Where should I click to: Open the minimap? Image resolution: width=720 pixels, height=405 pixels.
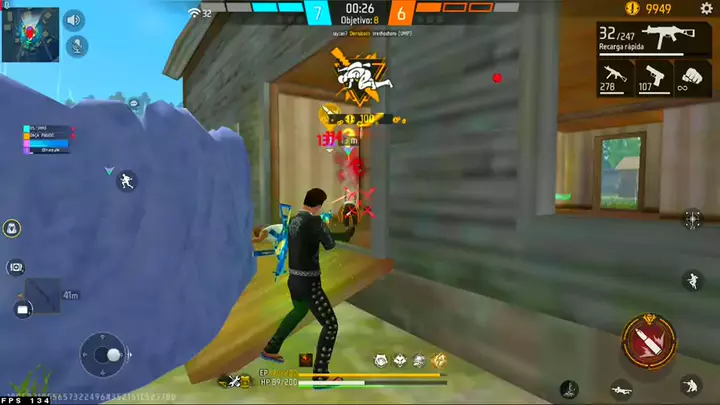31,33
